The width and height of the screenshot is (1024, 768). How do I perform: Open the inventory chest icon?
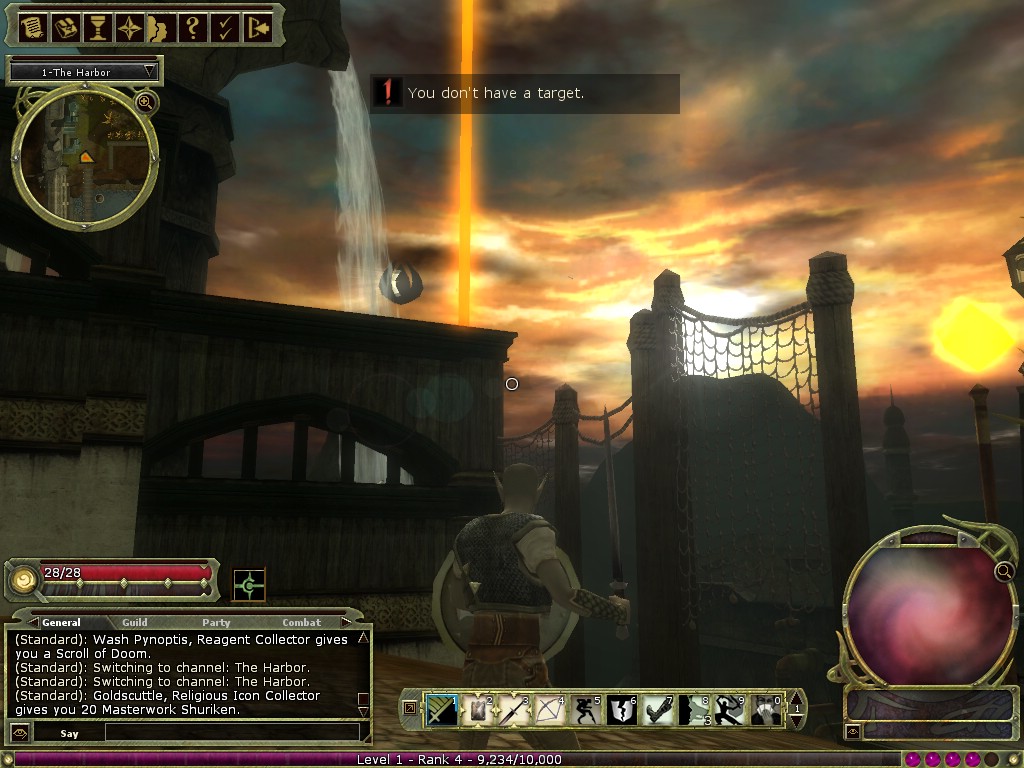pos(66,27)
